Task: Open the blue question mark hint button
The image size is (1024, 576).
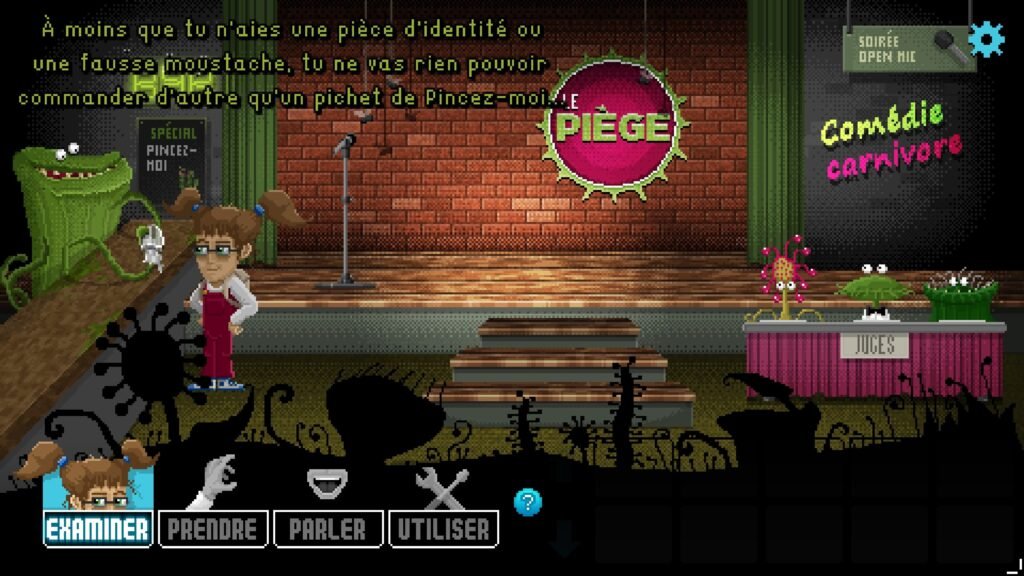Action: pos(527,502)
